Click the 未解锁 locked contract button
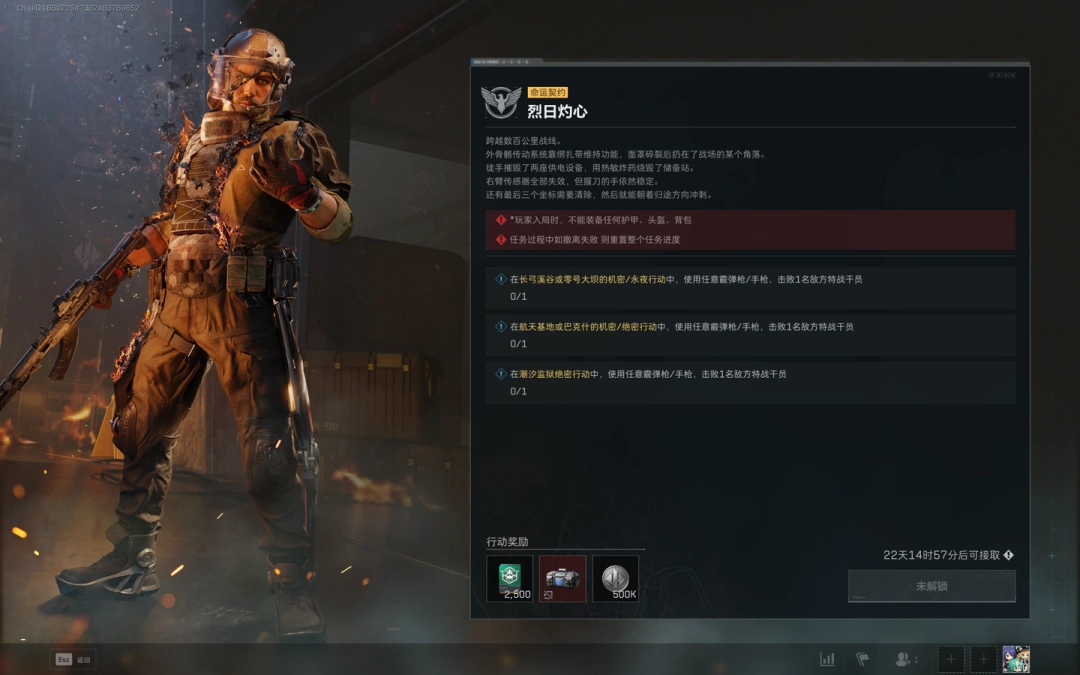Viewport: 1080px width, 675px height. point(931,586)
